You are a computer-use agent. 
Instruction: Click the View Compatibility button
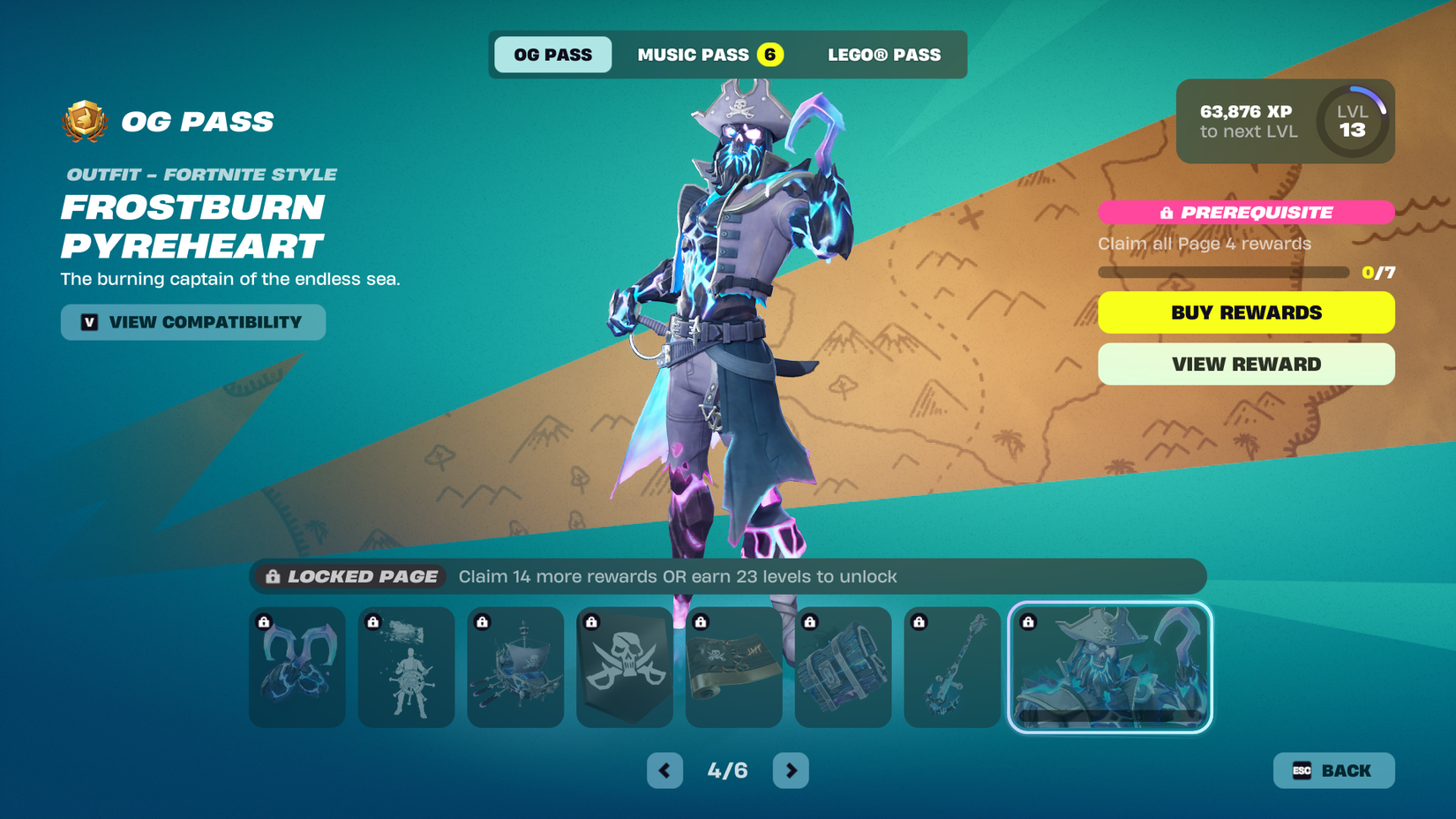click(x=192, y=322)
